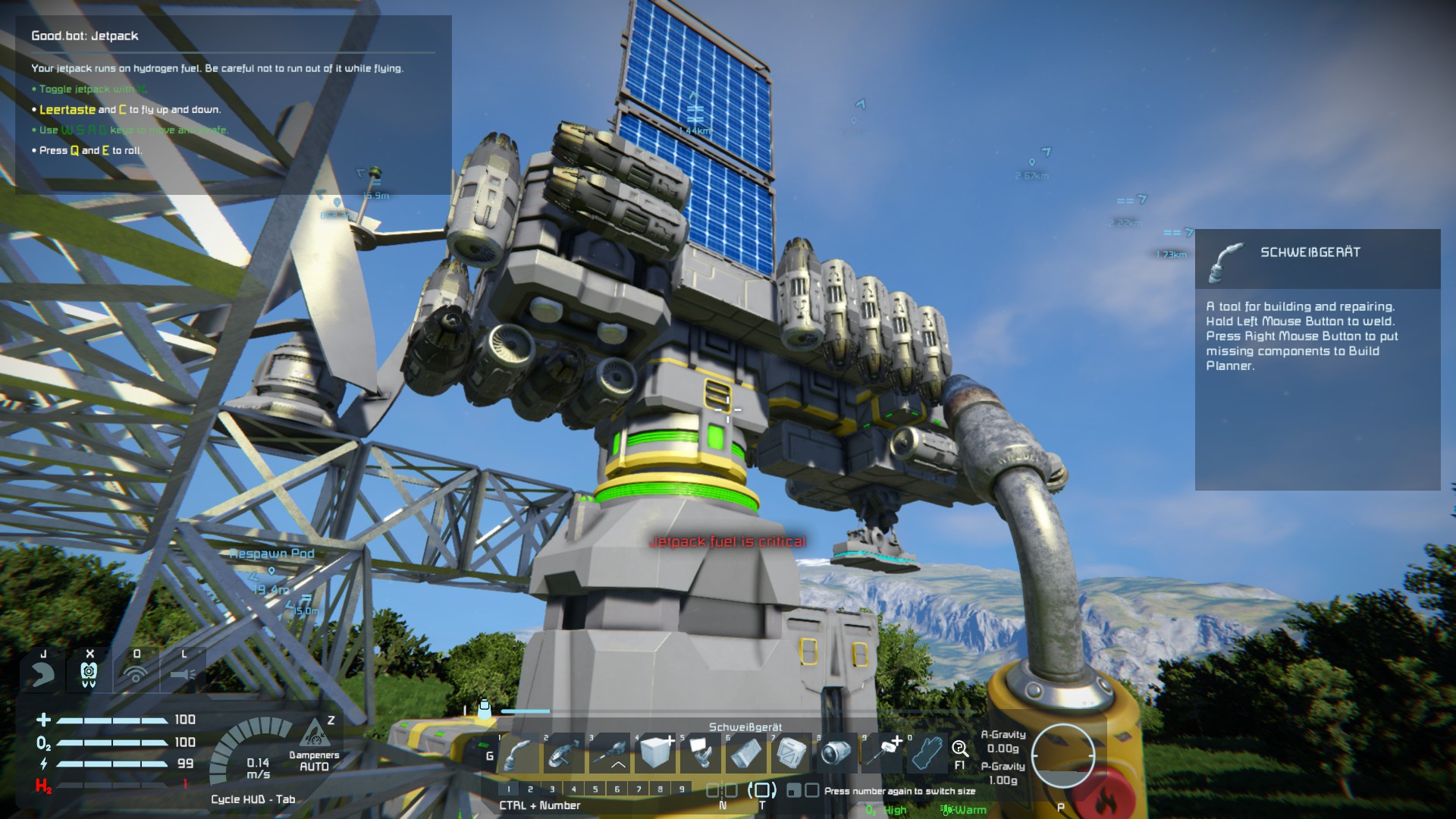Choose the angle grinder hotbar slot
The width and height of the screenshot is (1456, 819).
[564, 755]
